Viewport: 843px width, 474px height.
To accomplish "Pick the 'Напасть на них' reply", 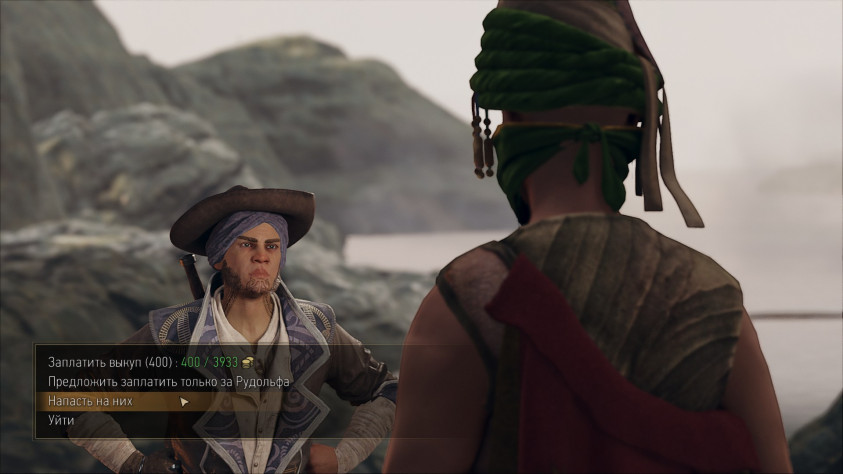I will click(90, 401).
